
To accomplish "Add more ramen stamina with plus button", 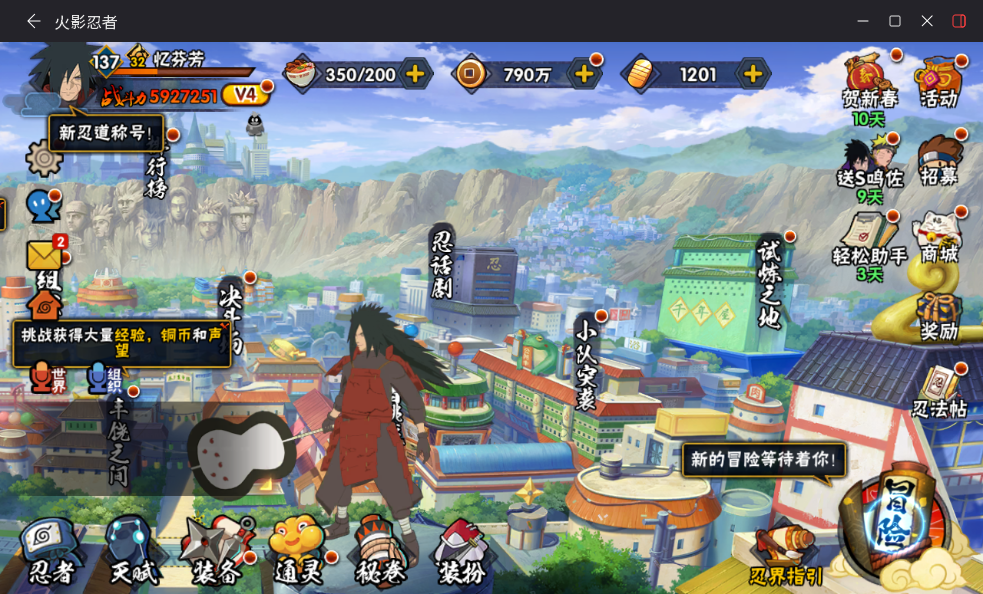I will click(x=415, y=73).
